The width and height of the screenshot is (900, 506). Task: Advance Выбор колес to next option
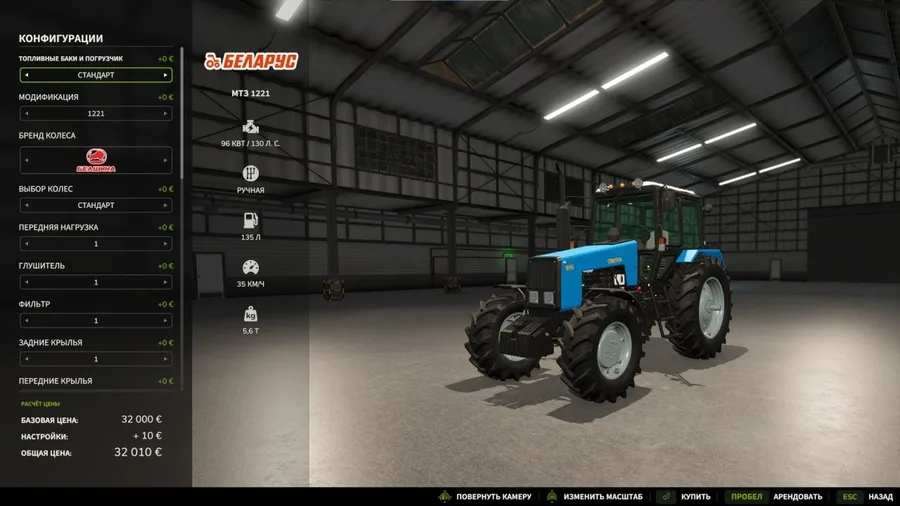pos(165,205)
